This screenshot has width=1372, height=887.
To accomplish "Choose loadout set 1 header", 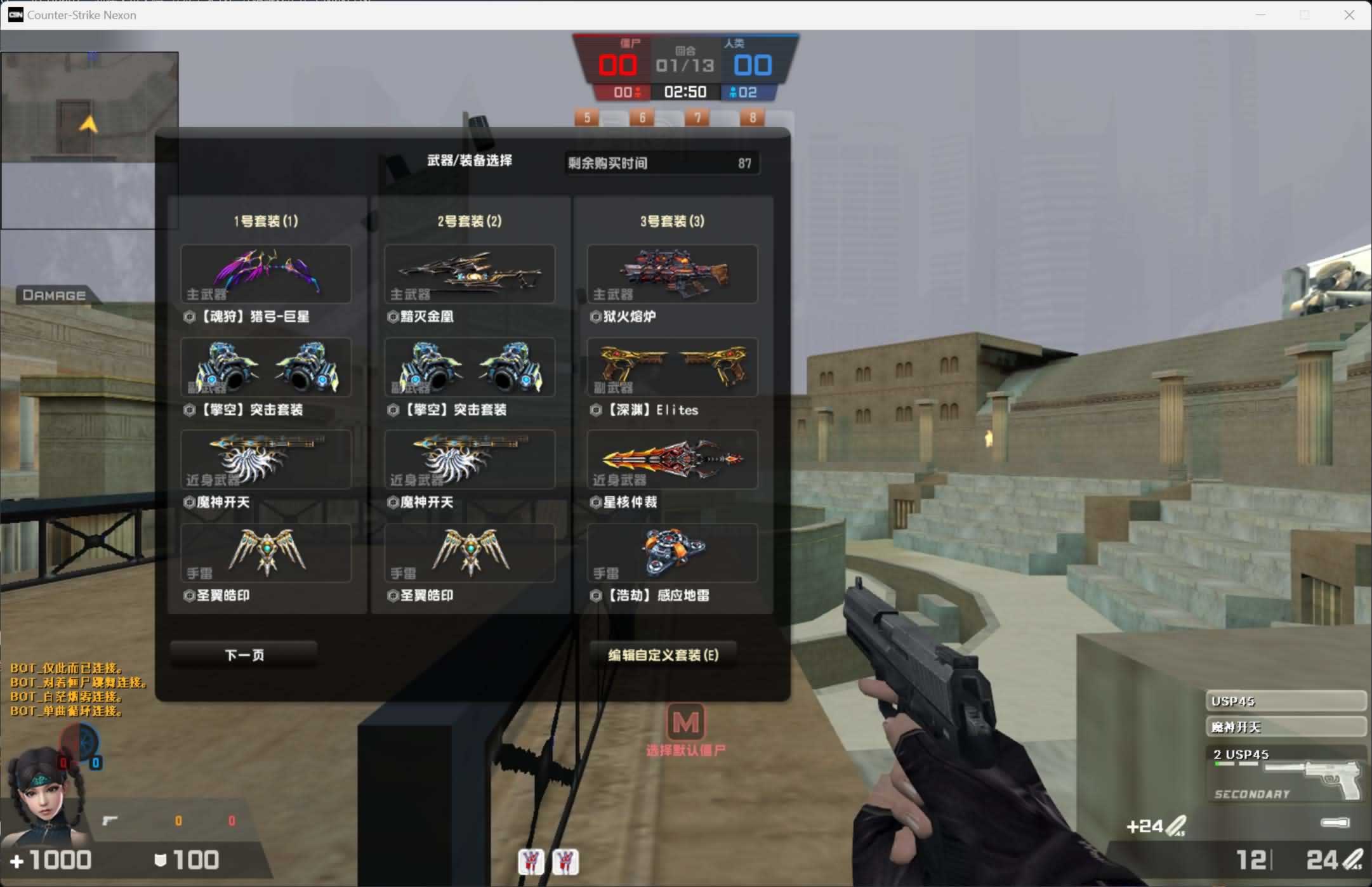I will pos(266,221).
